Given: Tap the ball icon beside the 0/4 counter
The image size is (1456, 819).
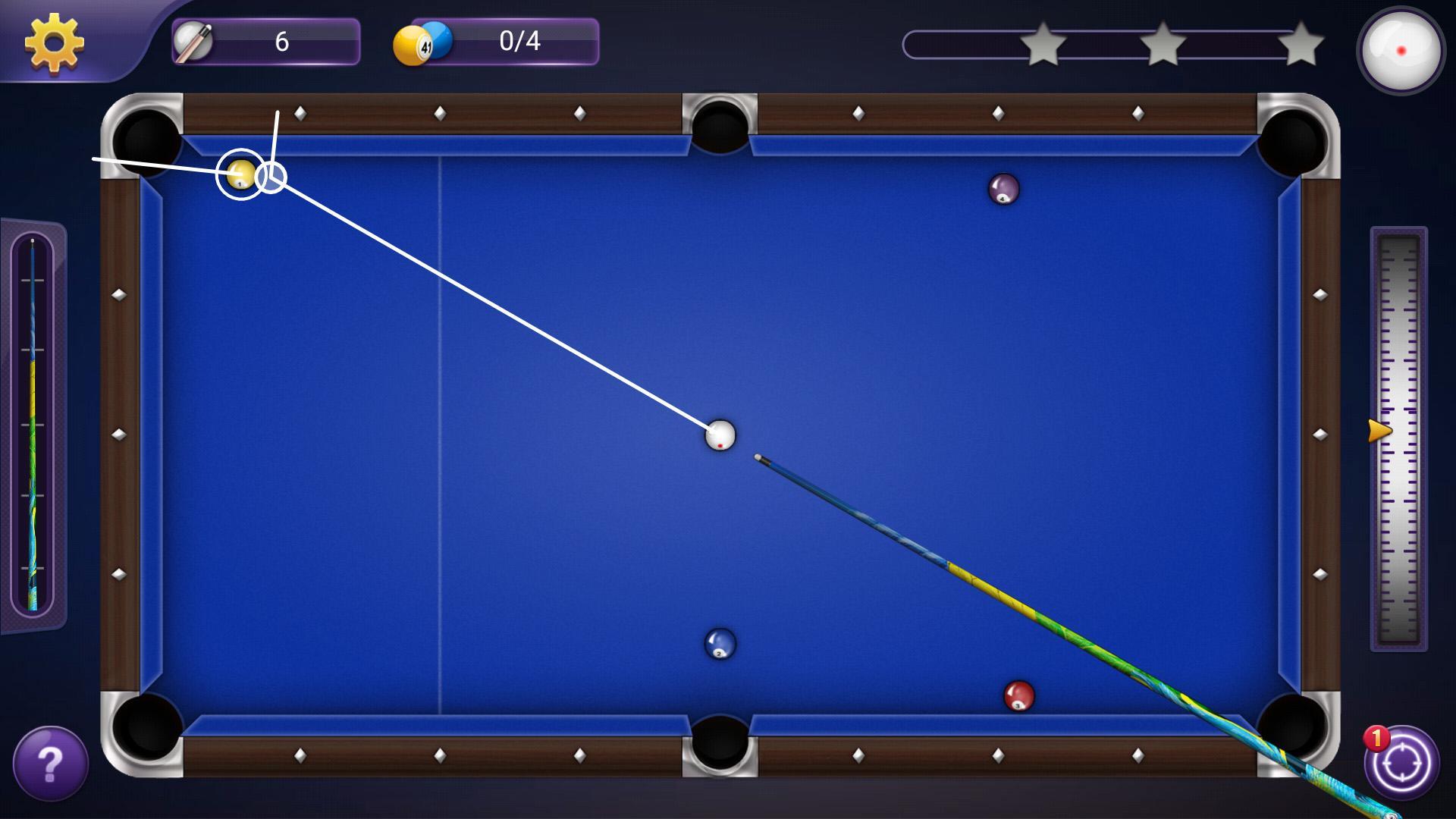Looking at the screenshot, I should coord(419,42).
